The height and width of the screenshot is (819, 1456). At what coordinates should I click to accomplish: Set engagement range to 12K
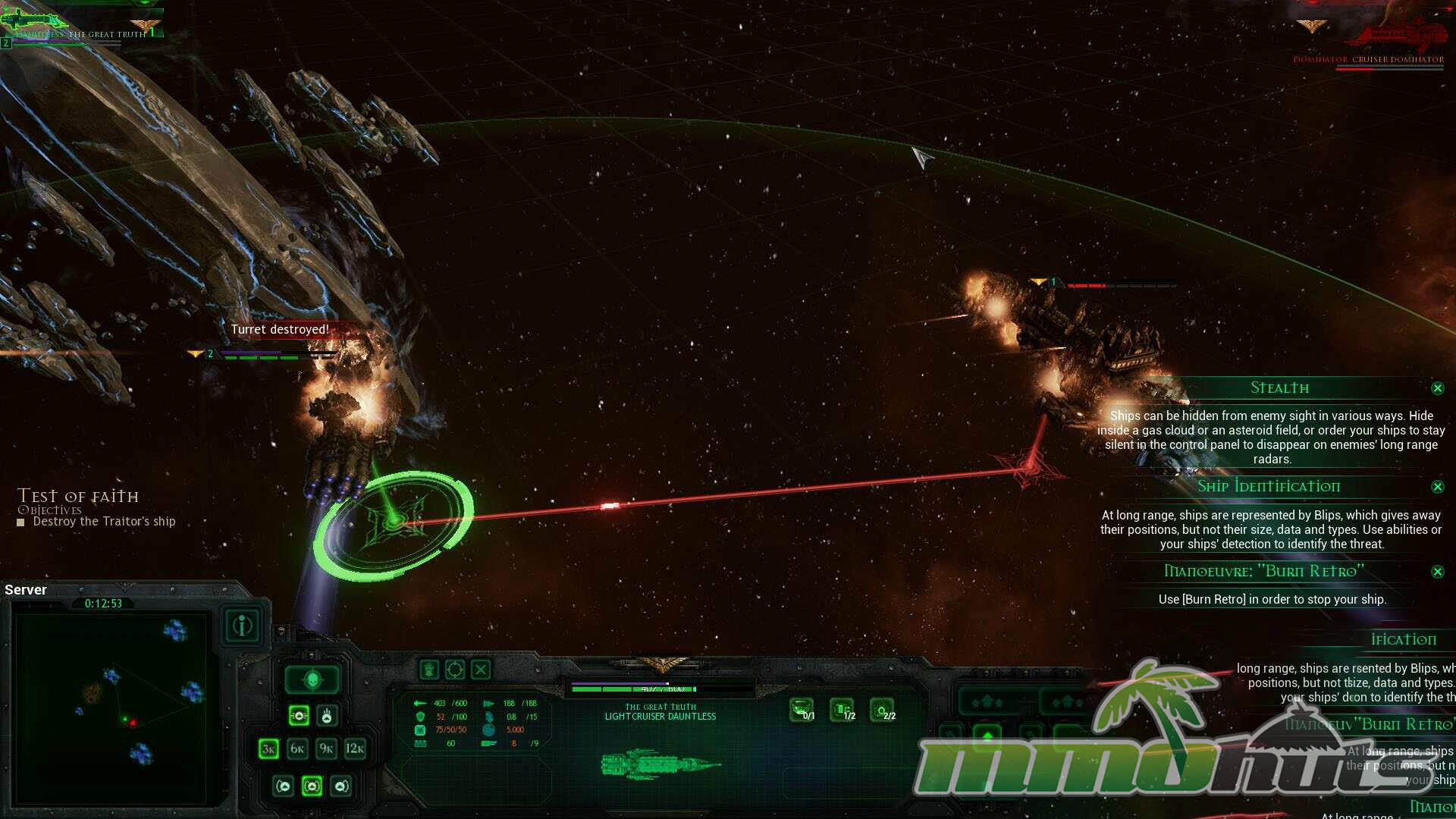(x=355, y=749)
